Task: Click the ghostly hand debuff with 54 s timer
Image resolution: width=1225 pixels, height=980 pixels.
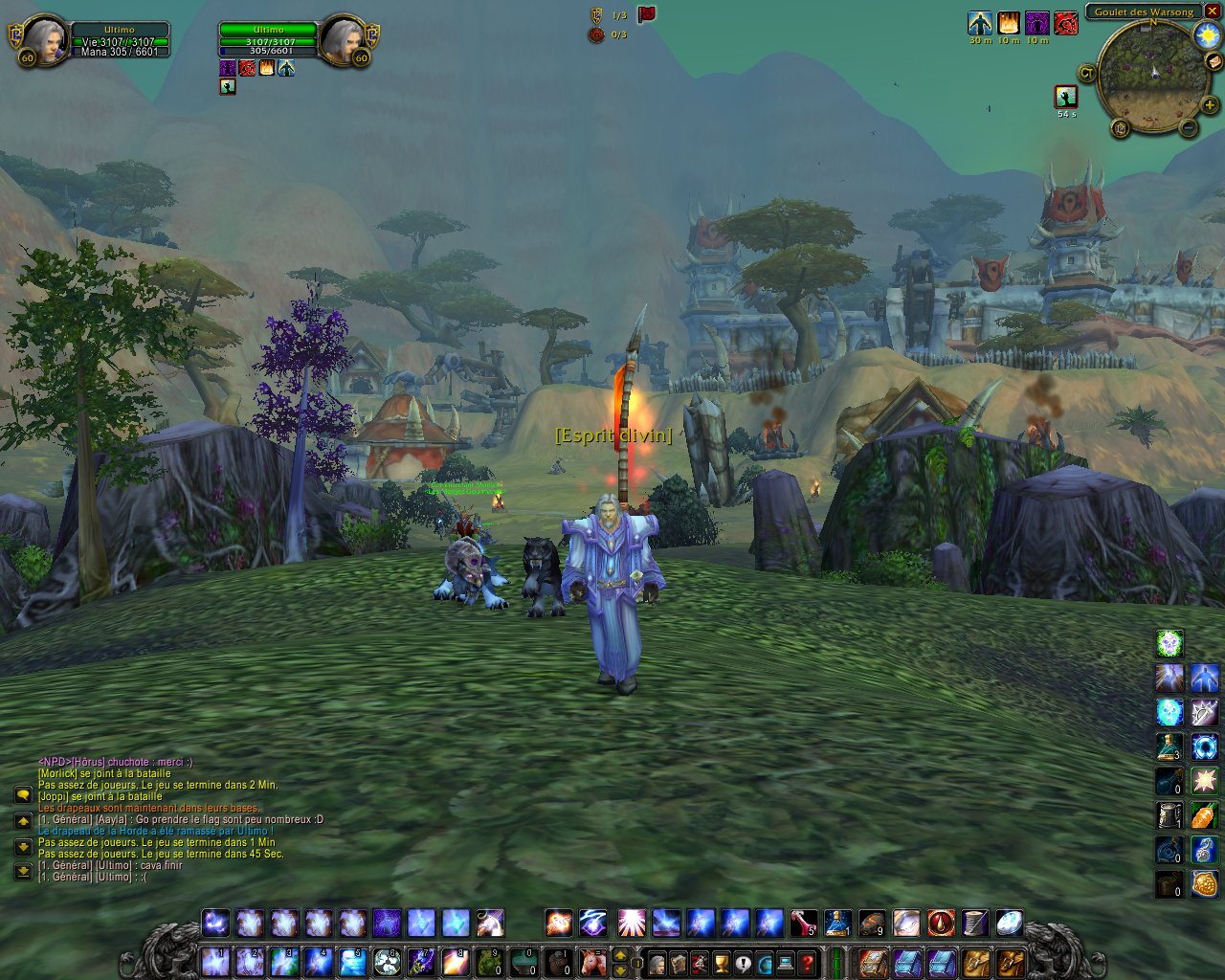Action: click(1065, 97)
